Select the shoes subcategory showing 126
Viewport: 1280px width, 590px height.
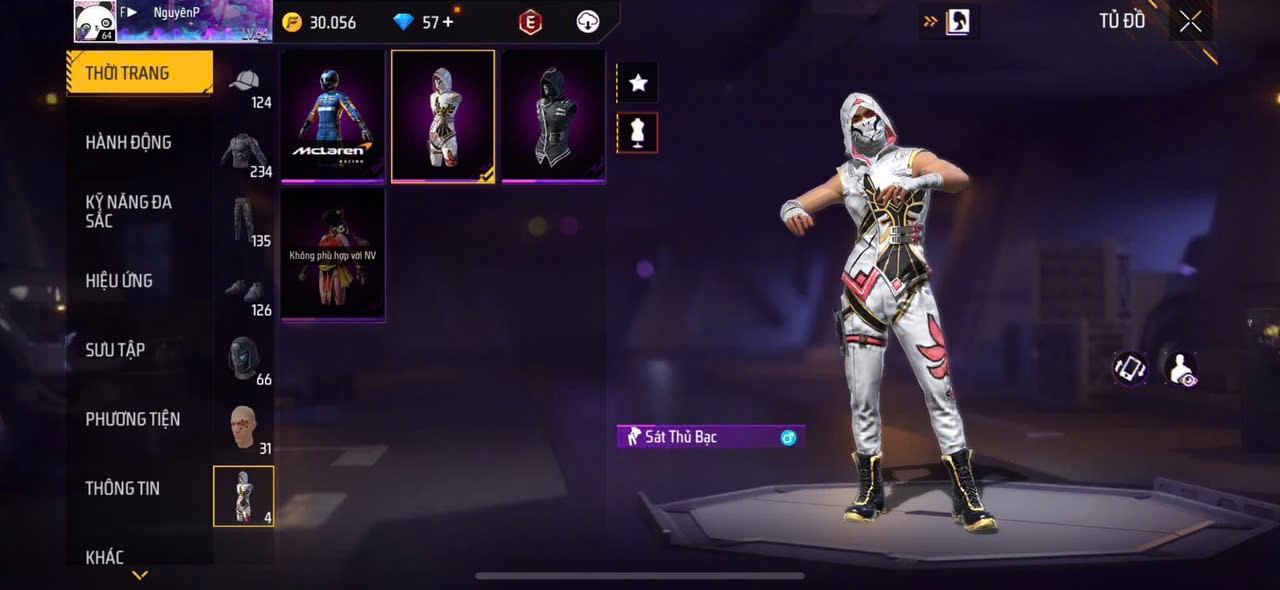click(245, 293)
